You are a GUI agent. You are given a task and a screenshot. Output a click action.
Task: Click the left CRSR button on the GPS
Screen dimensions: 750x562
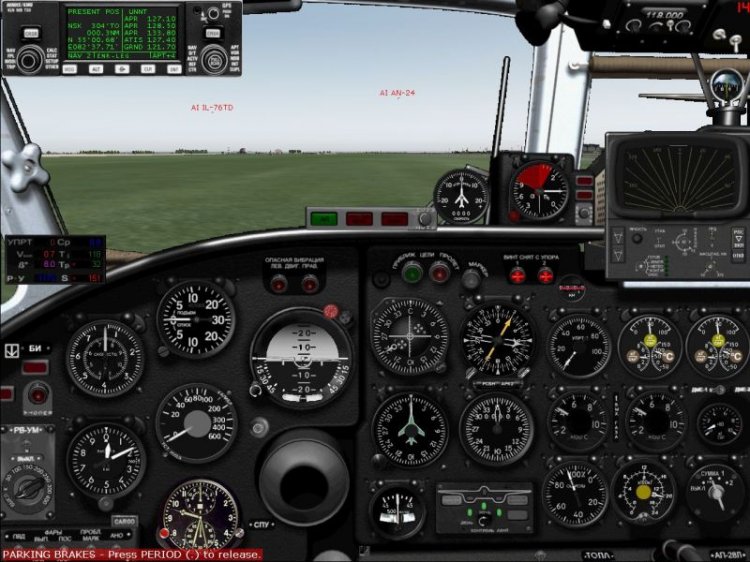click(x=31, y=33)
